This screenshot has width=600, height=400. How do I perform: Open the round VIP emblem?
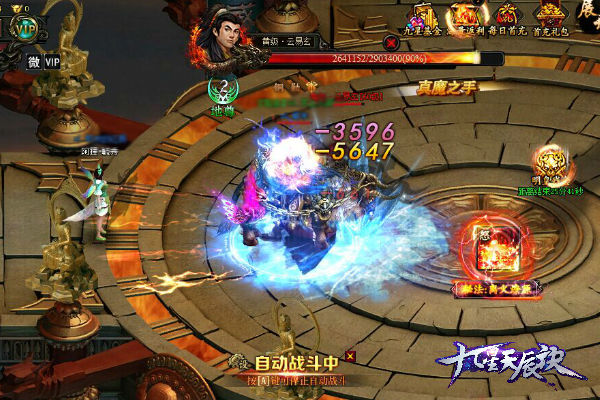25,28
